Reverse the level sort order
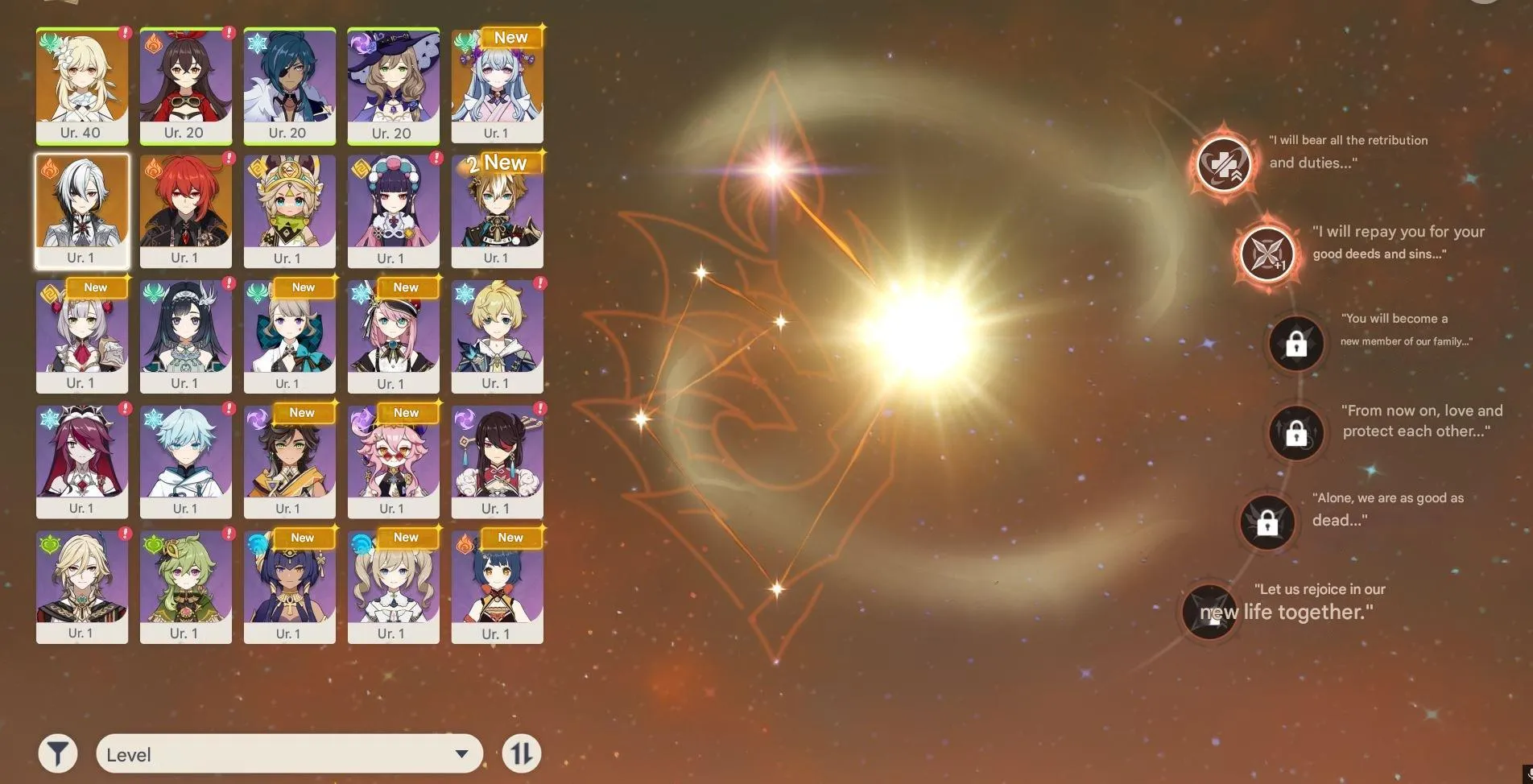The image size is (1533, 784). [x=522, y=753]
